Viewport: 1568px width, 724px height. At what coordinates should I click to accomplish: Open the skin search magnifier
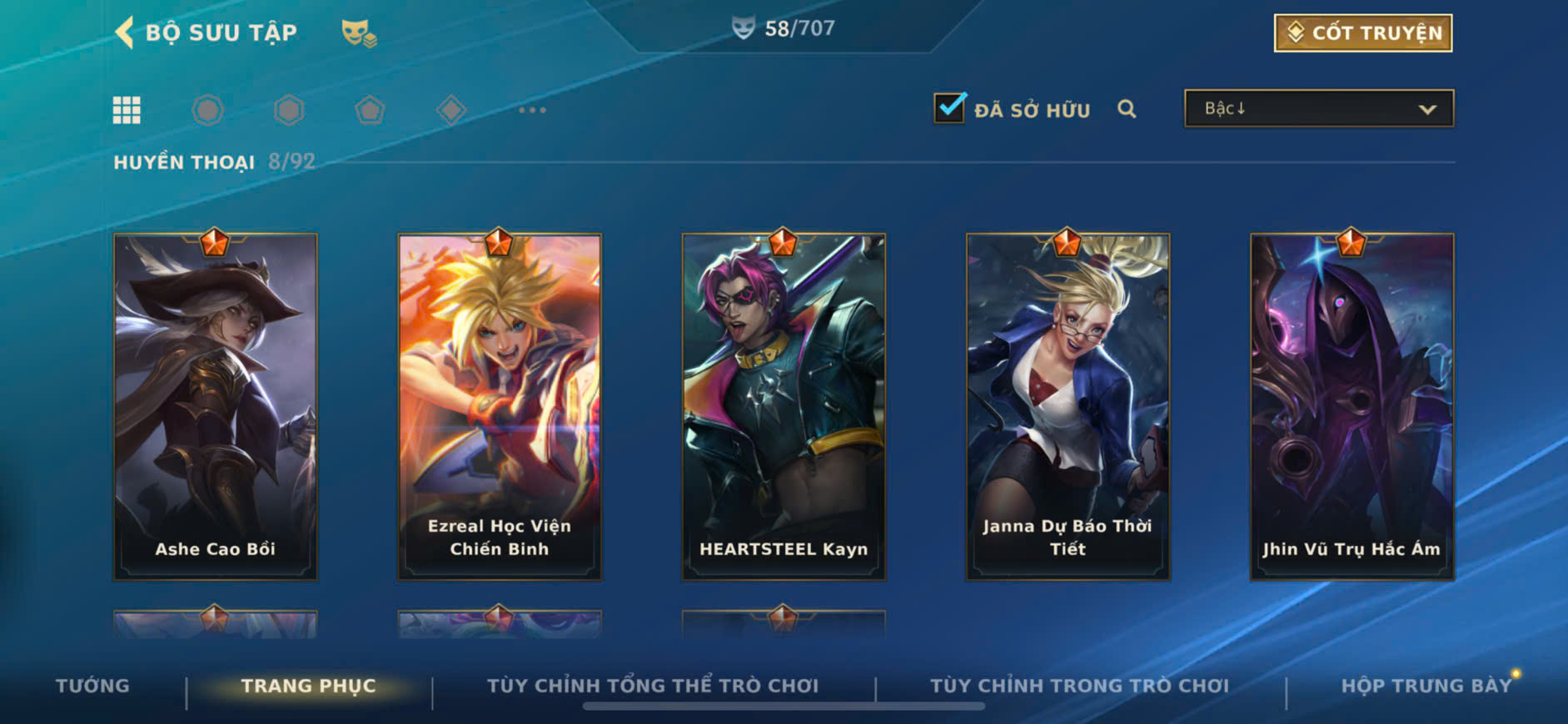(x=1127, y=109)
